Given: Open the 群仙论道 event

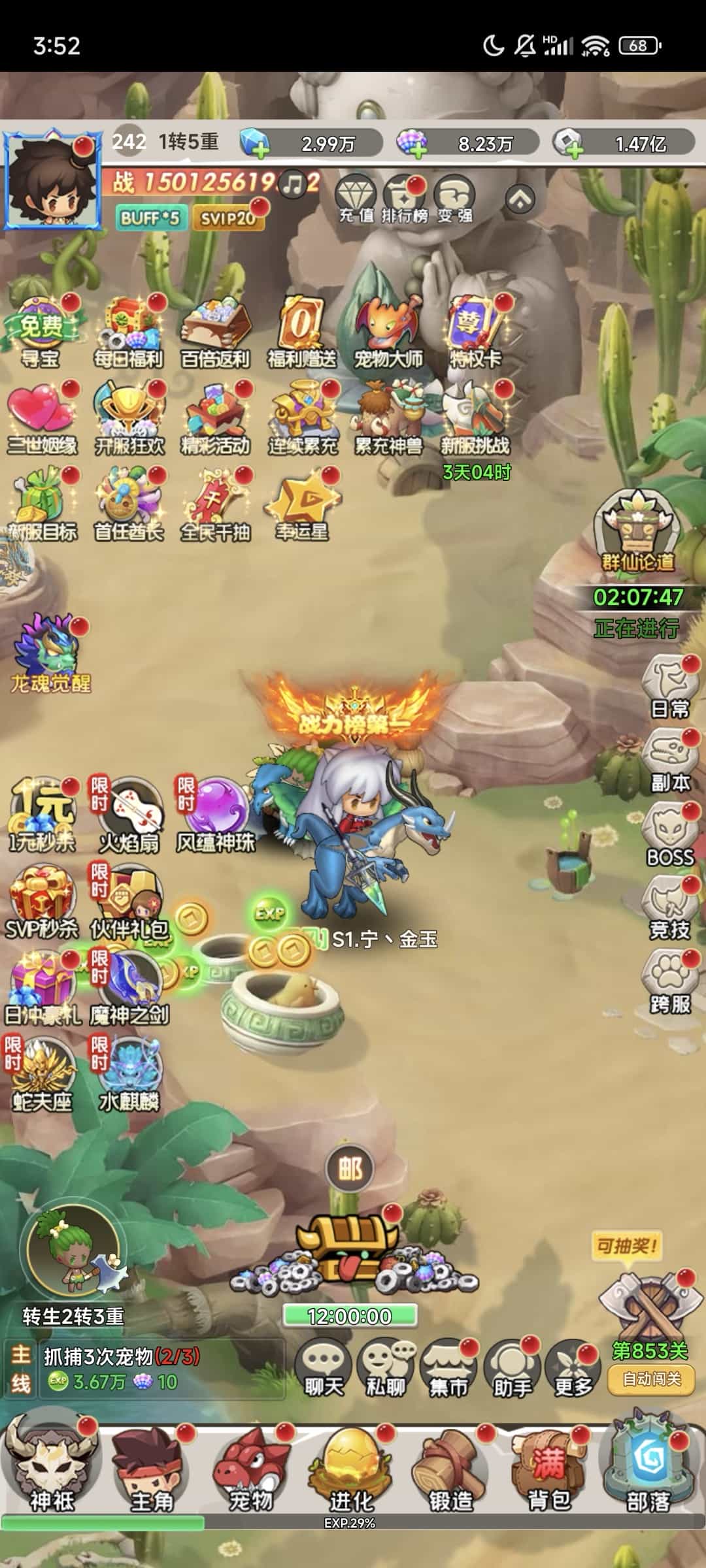Looking at the screenshot, I should point(636,534).
